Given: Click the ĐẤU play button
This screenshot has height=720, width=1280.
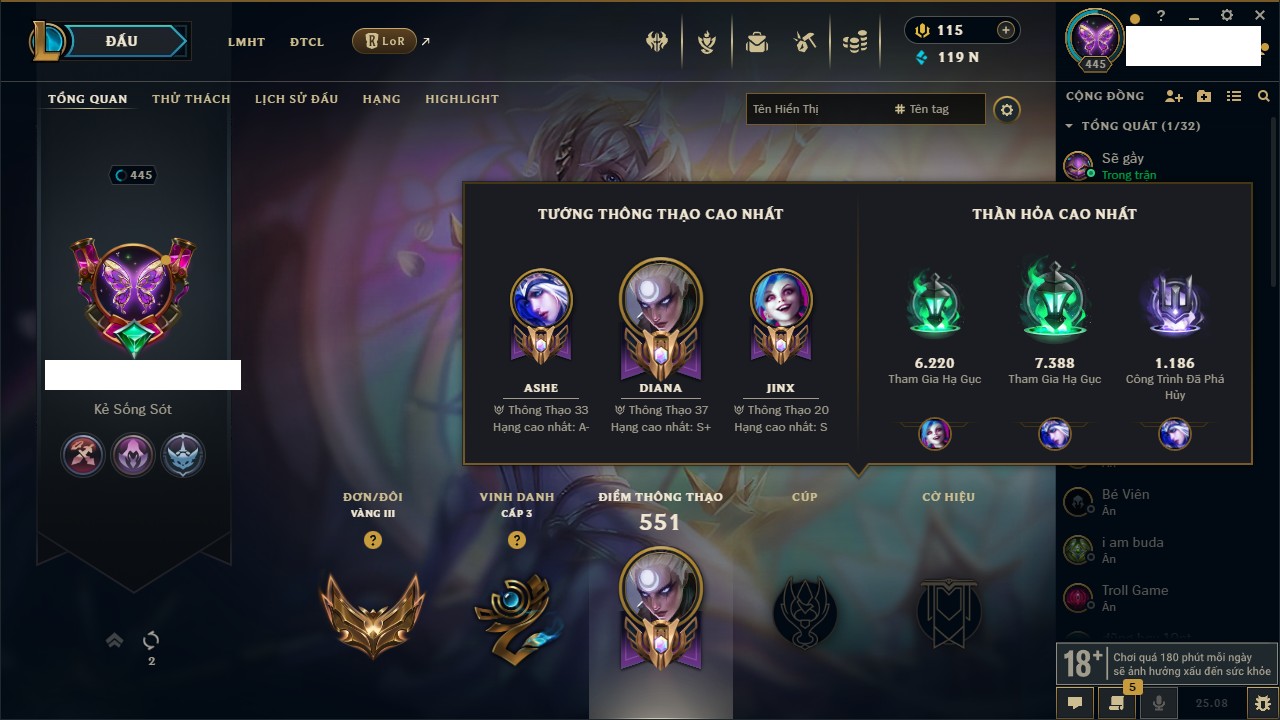Looking at the screenshot, I should click(121, 41).
